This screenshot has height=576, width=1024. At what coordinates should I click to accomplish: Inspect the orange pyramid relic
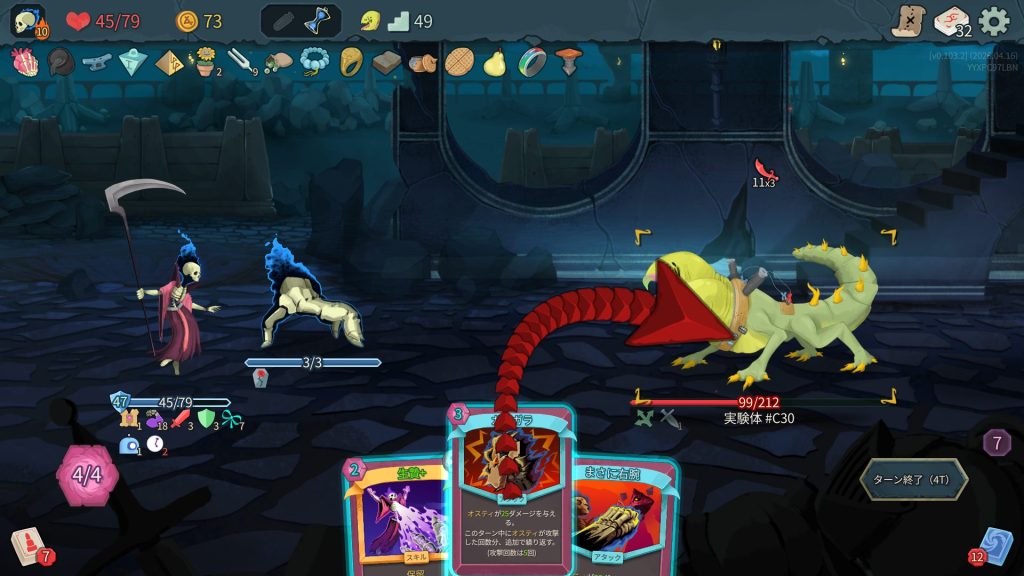(168, 62)
